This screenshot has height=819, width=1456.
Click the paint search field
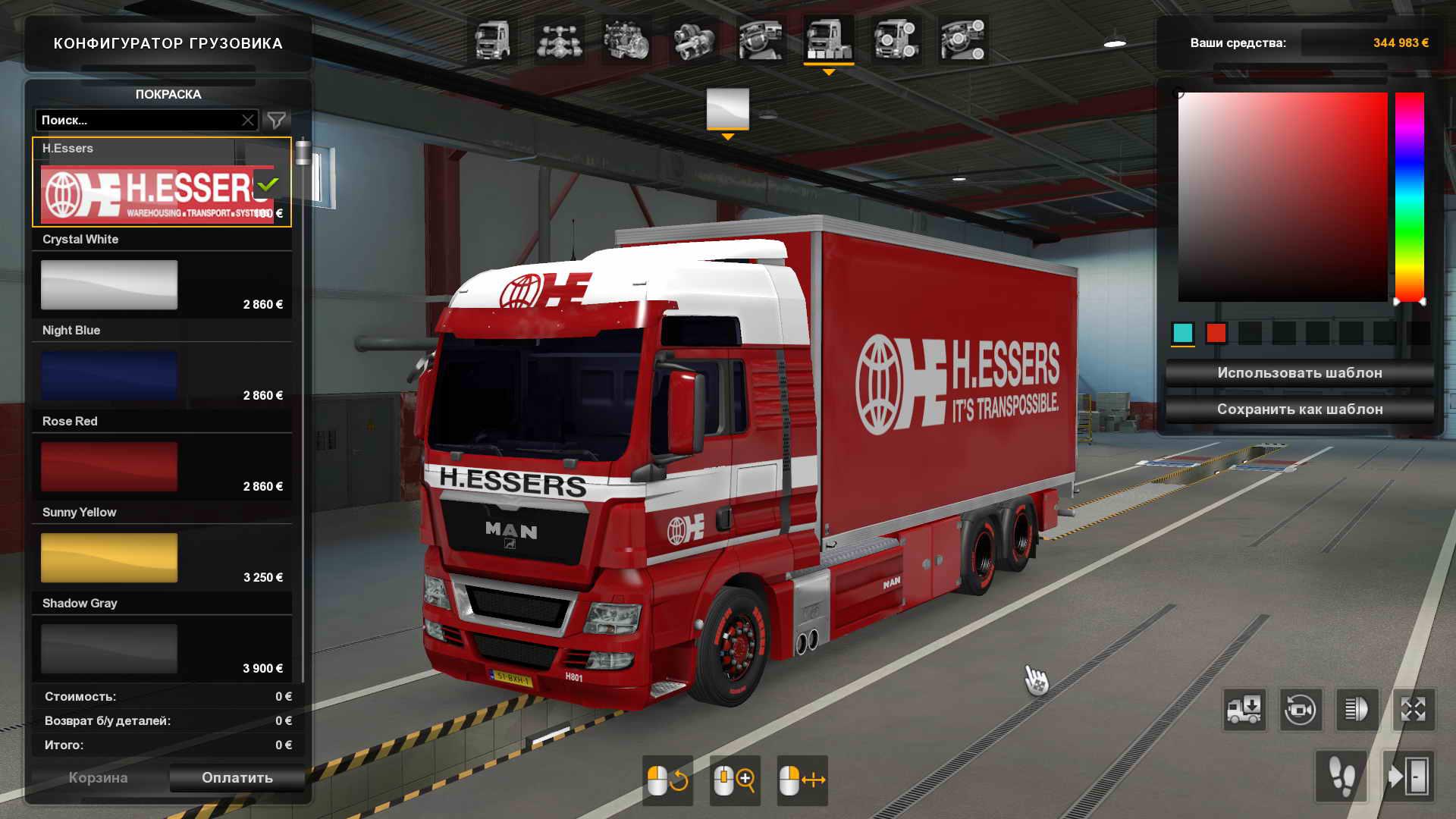(x=136, y=121)
